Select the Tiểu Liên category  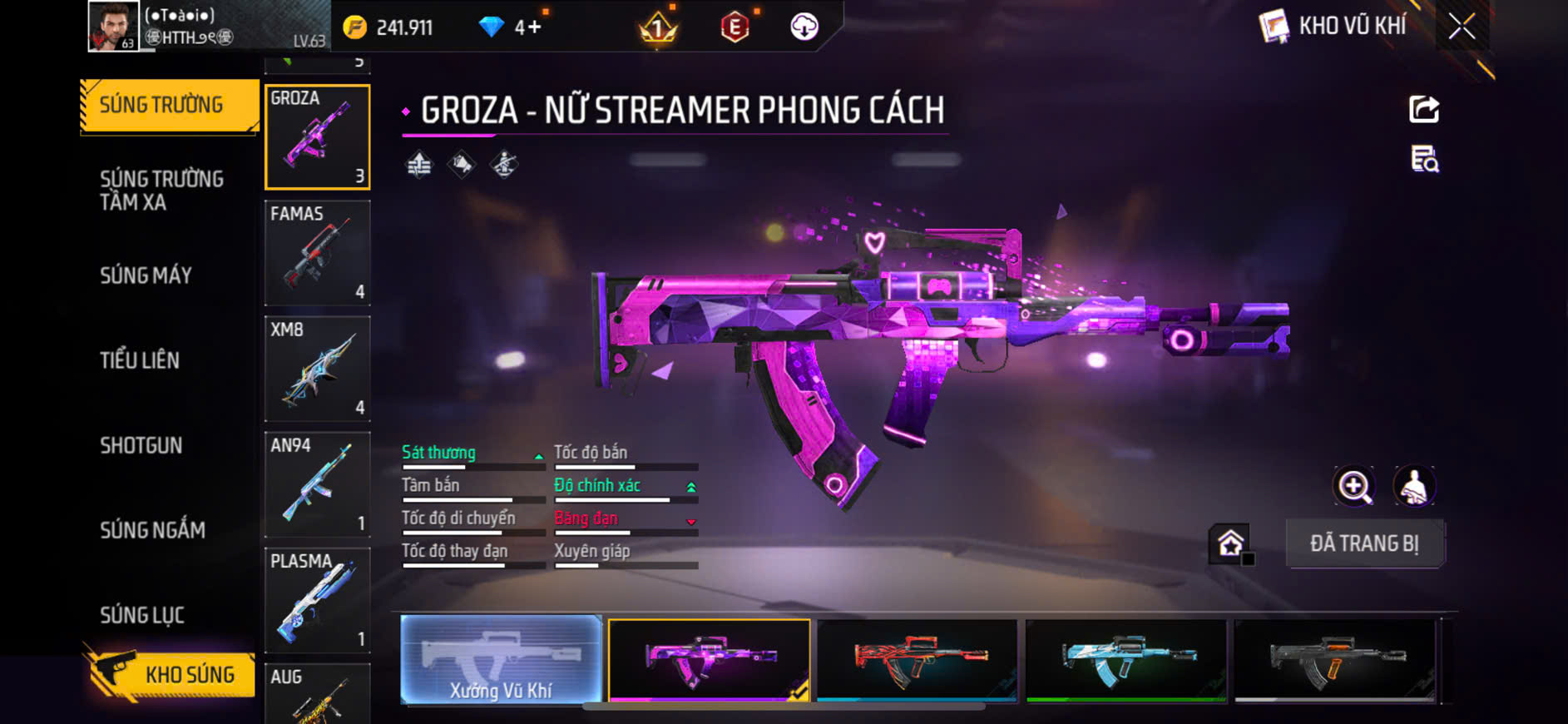140,360
